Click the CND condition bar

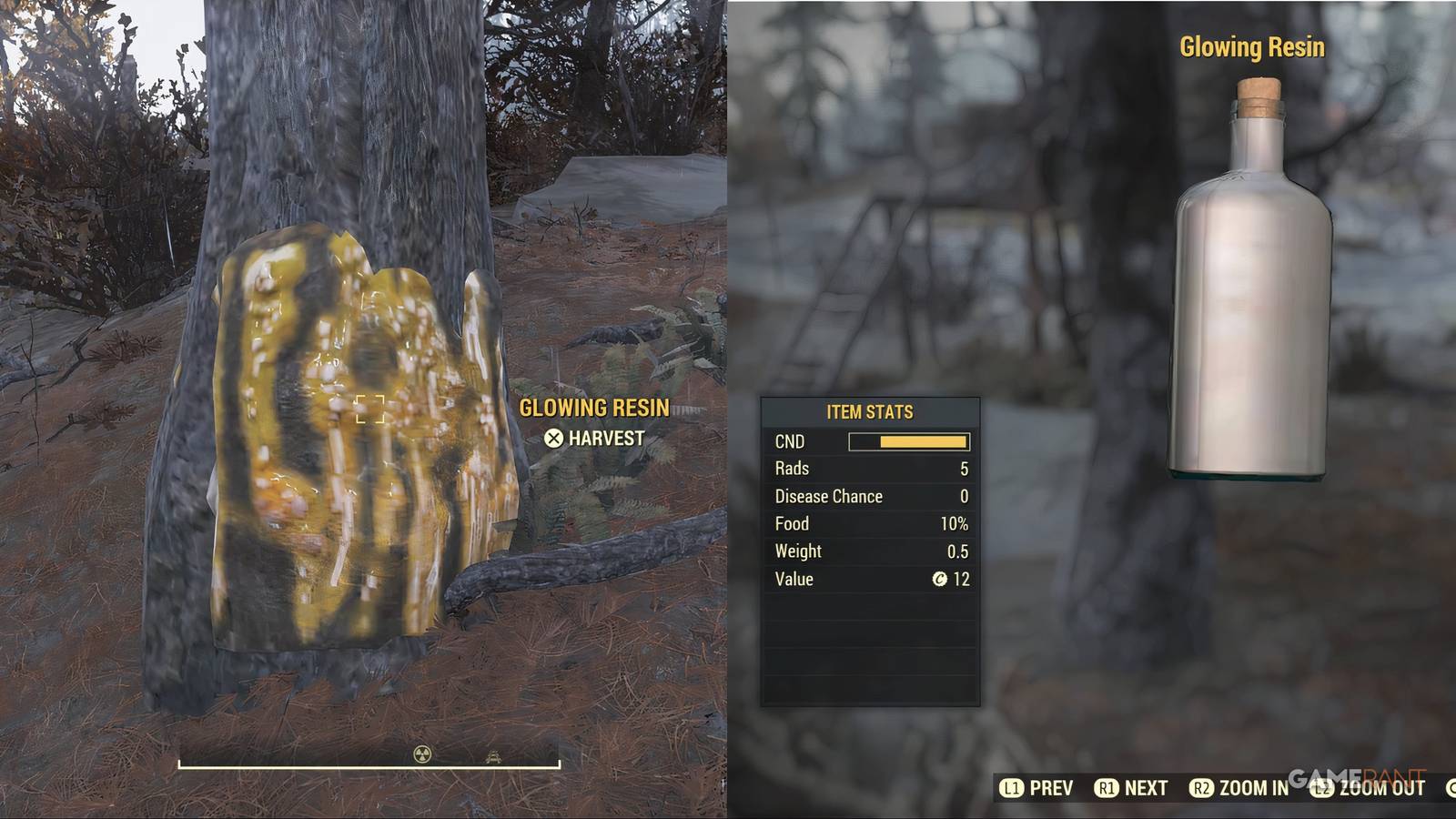910,441
